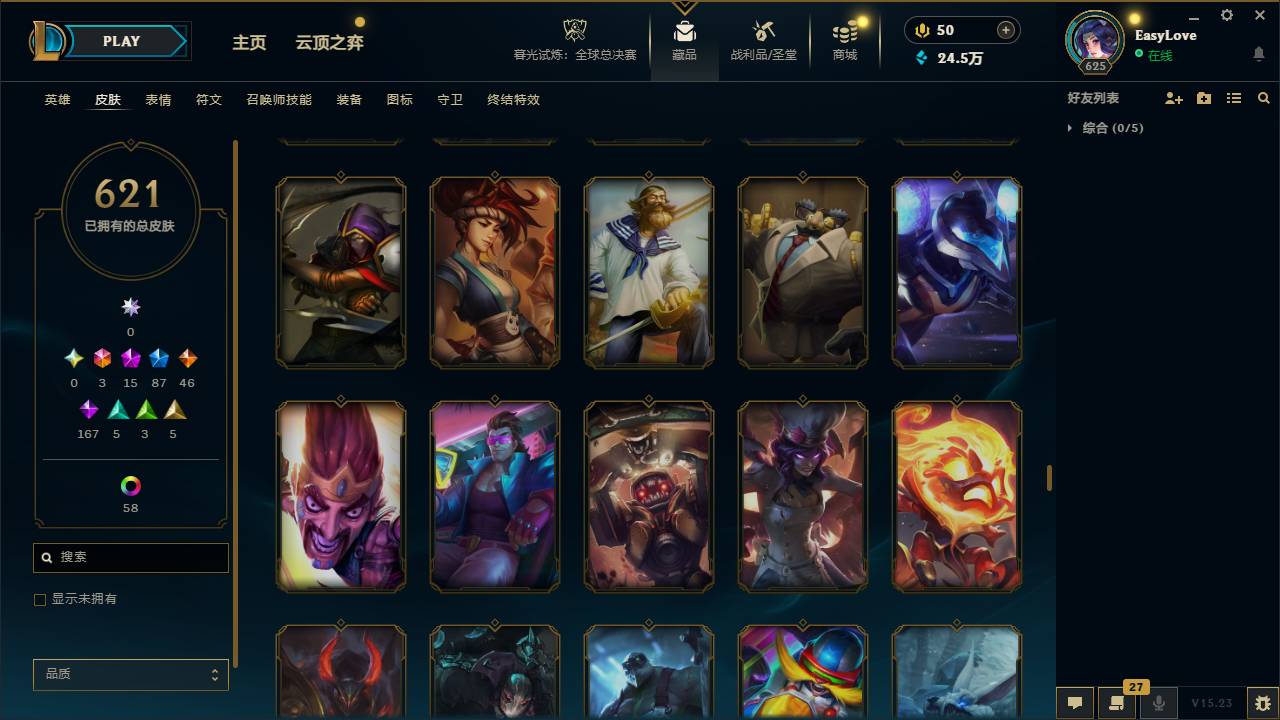Open the 品质 quality dropdown
The width and height of the screenshot is (1280, 720).
point(130,674)
